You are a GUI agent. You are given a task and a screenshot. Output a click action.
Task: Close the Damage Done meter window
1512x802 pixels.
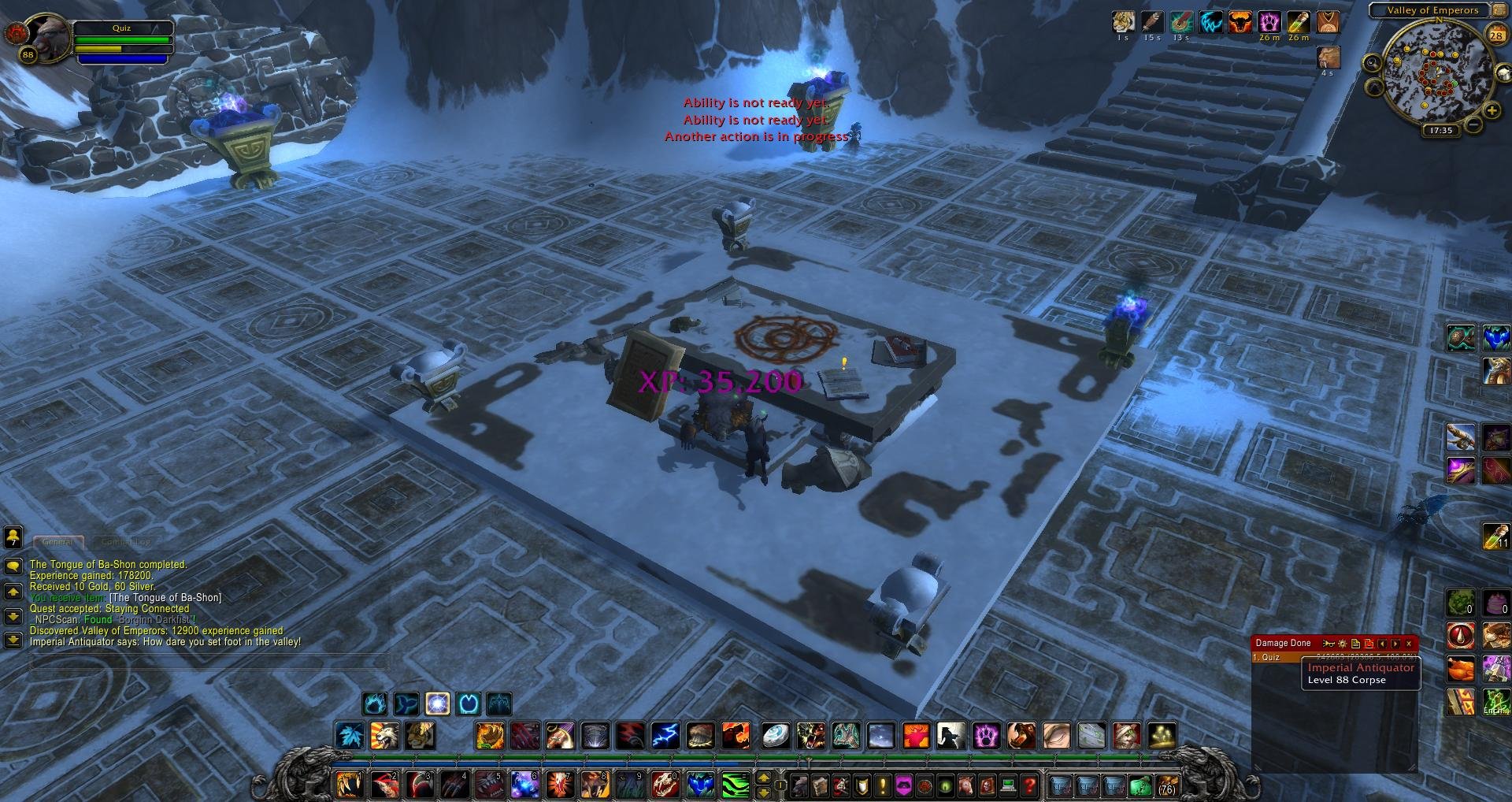tap(1409, 644)
